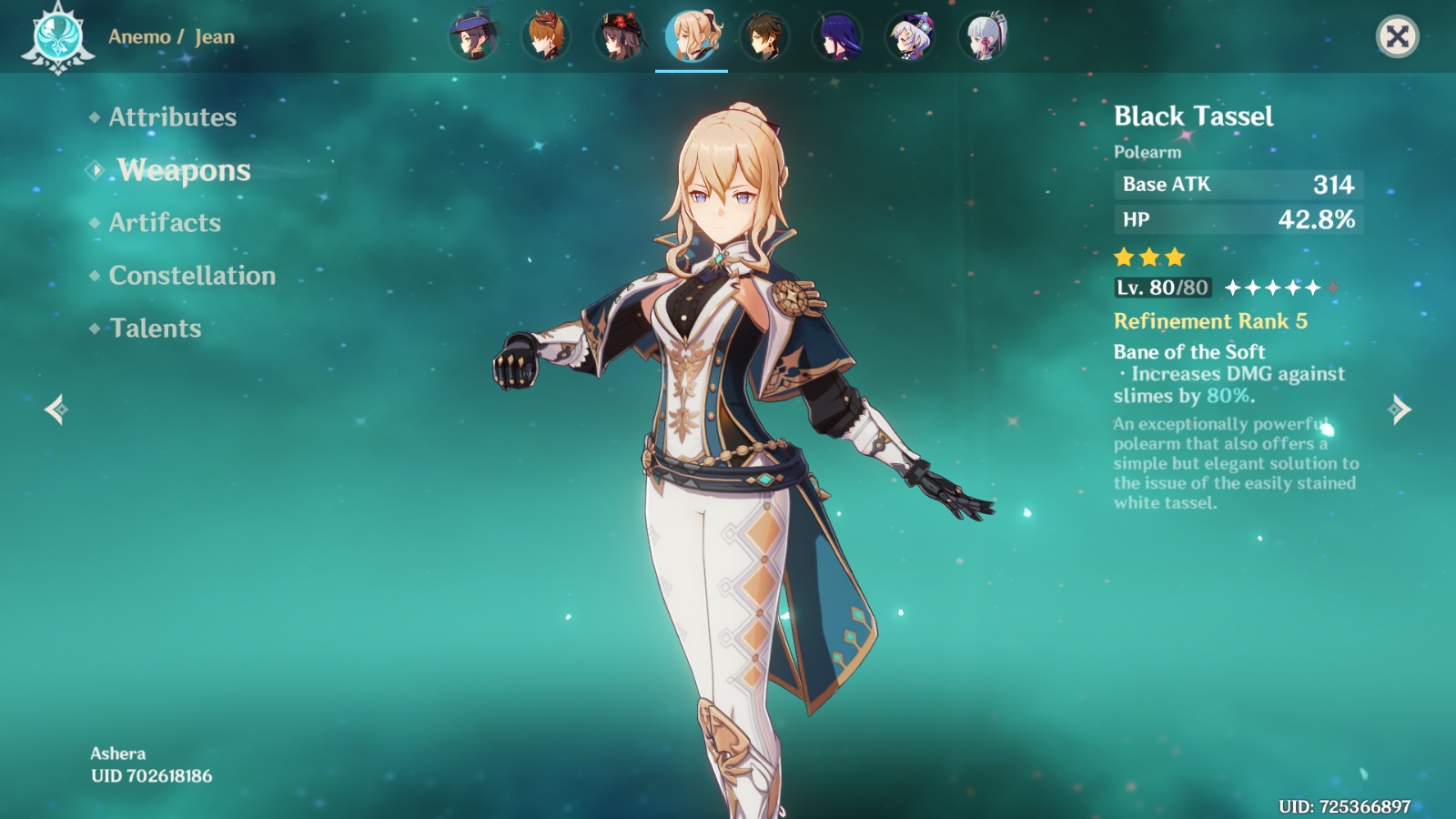
Task: Choose Qiqi's character portrait
Action: (x=910, y=37)
